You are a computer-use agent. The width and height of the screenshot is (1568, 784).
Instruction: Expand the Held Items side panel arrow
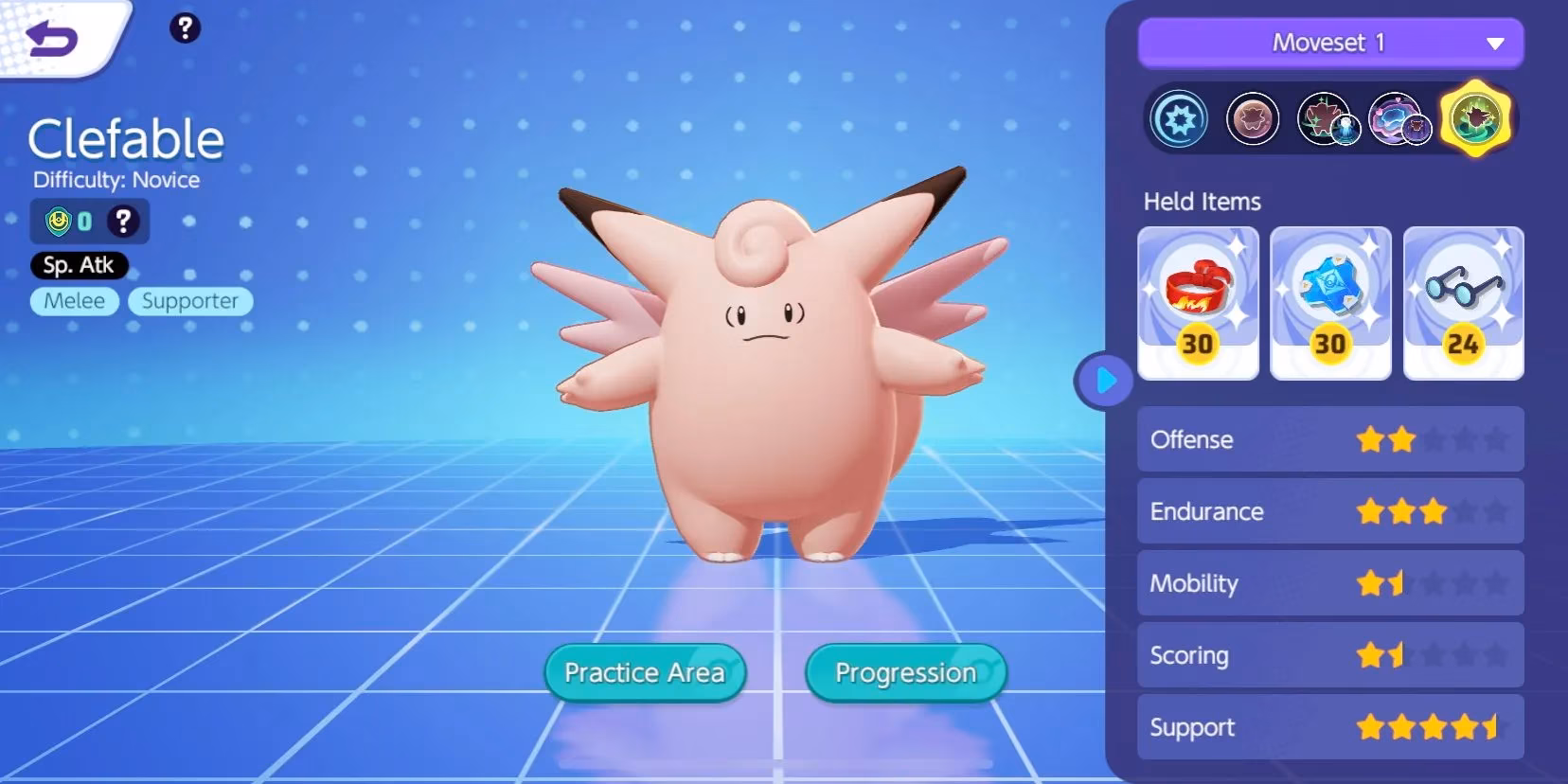(x=1104, y=379)
